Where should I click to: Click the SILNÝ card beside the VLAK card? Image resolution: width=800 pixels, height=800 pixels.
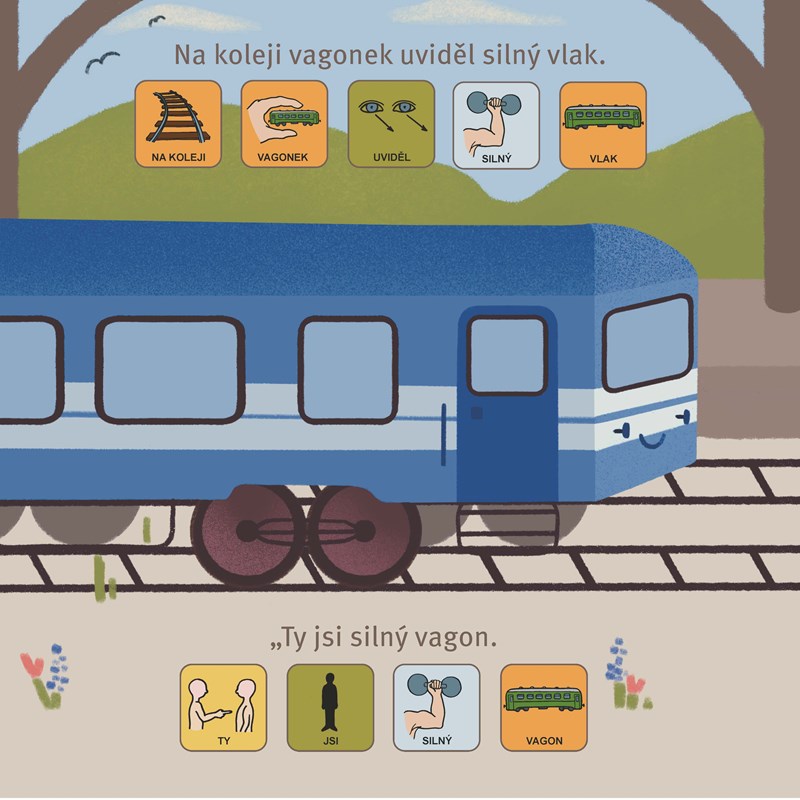(x=496, y=124)
